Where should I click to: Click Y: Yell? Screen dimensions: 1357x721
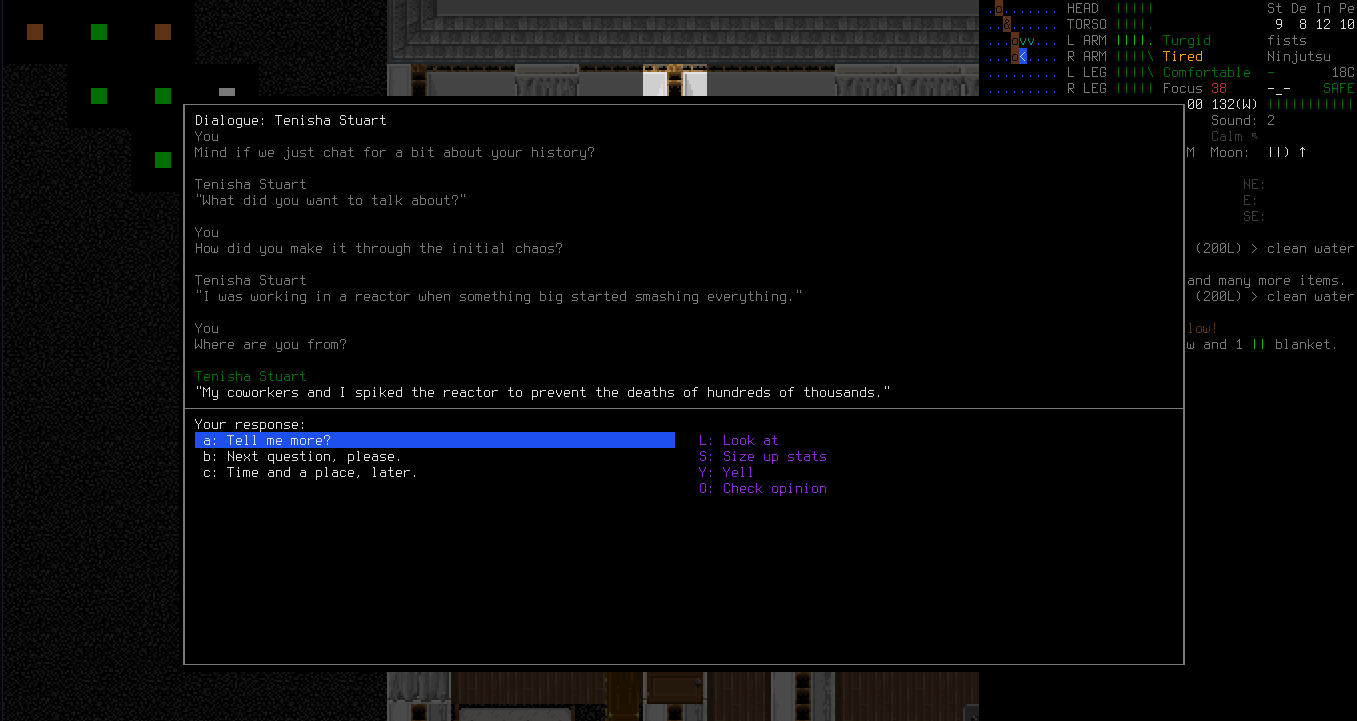point(729,472)
